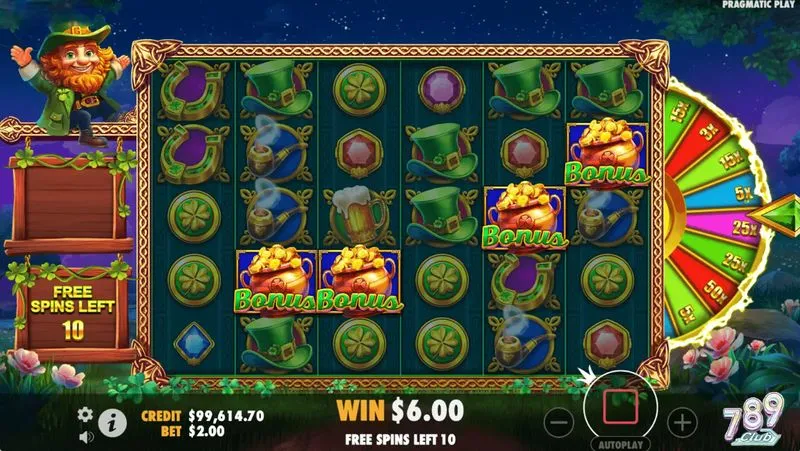Viewport: 800px width, 451px height.
Task: Open the game info panel
Action: 110,424
